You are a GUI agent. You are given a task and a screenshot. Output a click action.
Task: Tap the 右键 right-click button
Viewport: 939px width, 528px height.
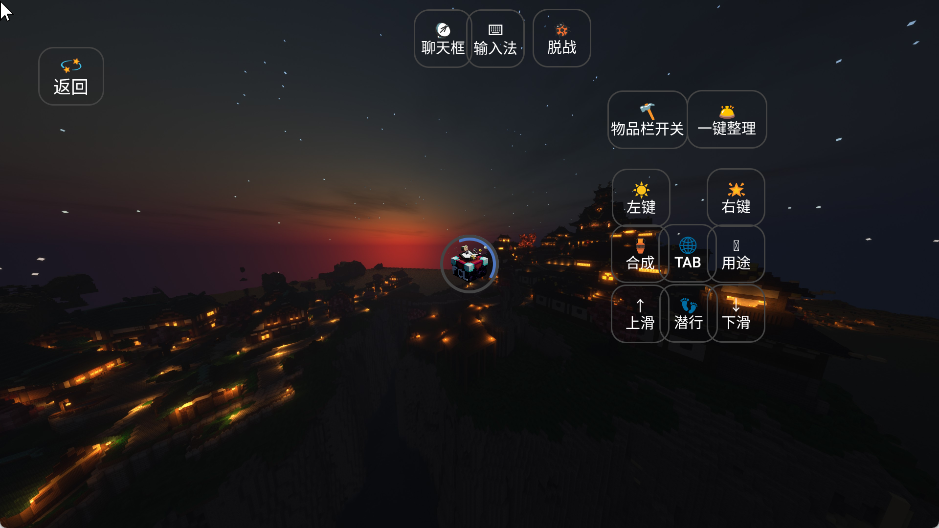pos(736,198)
